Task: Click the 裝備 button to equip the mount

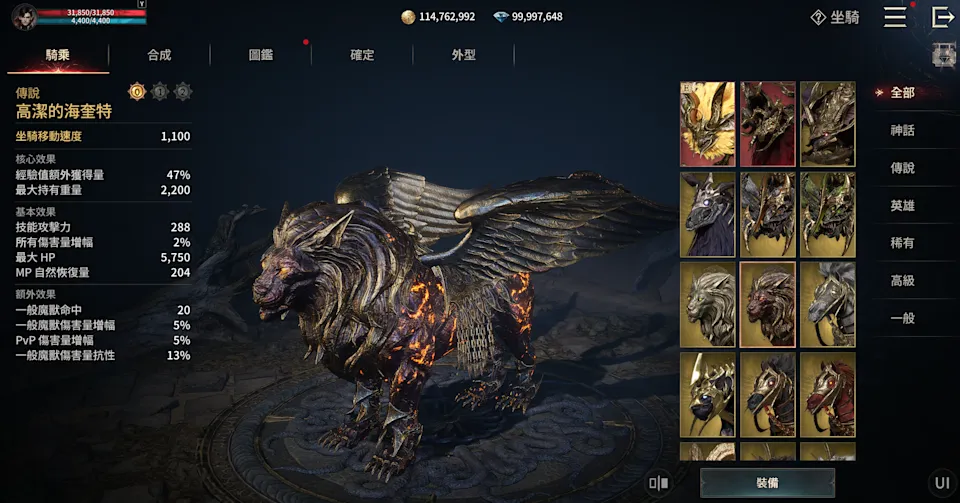Action: 767,483
